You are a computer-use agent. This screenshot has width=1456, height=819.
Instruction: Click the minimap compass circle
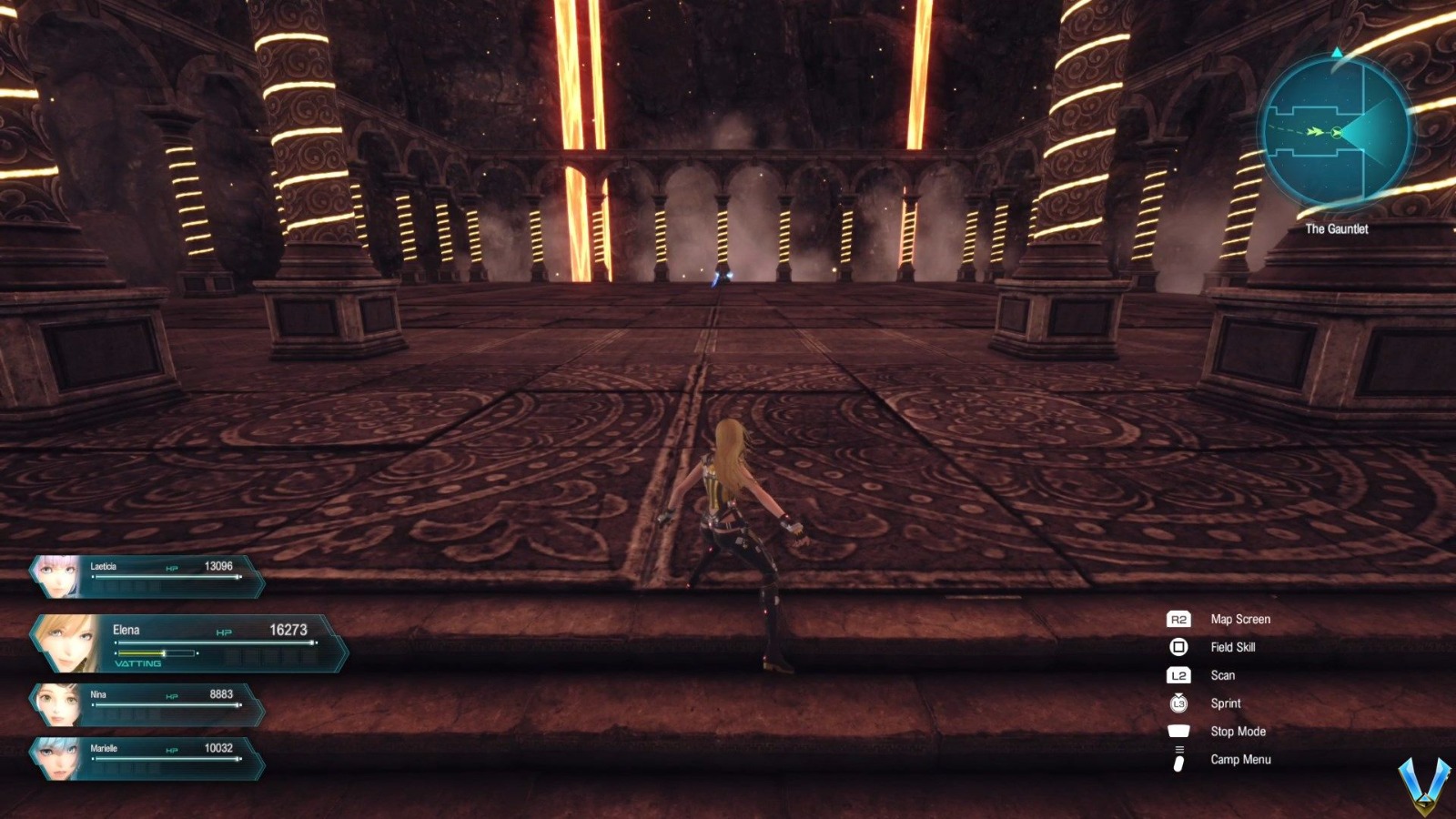click(x=1333, y=132)
